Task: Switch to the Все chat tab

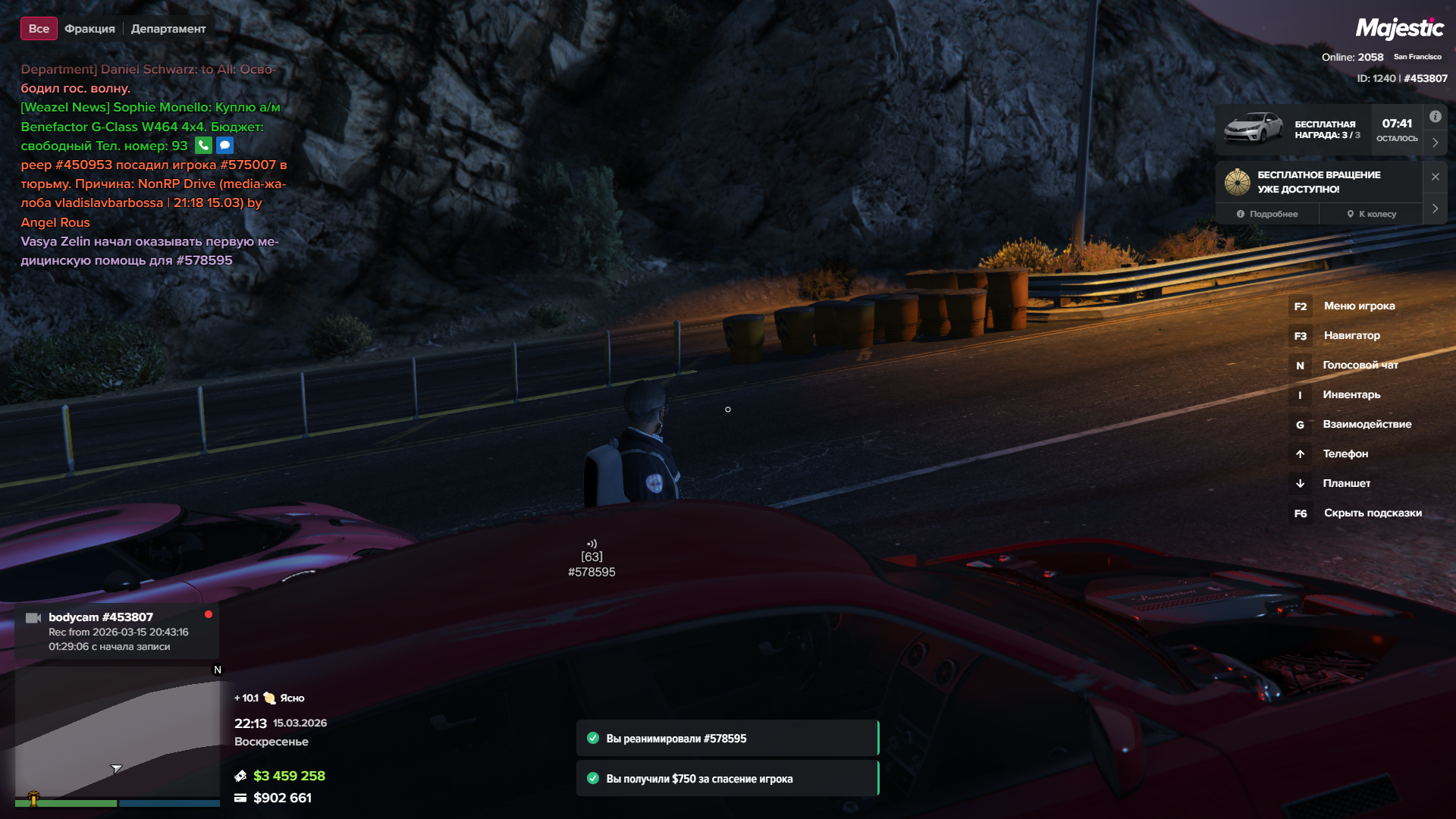Action: (39, 29)
